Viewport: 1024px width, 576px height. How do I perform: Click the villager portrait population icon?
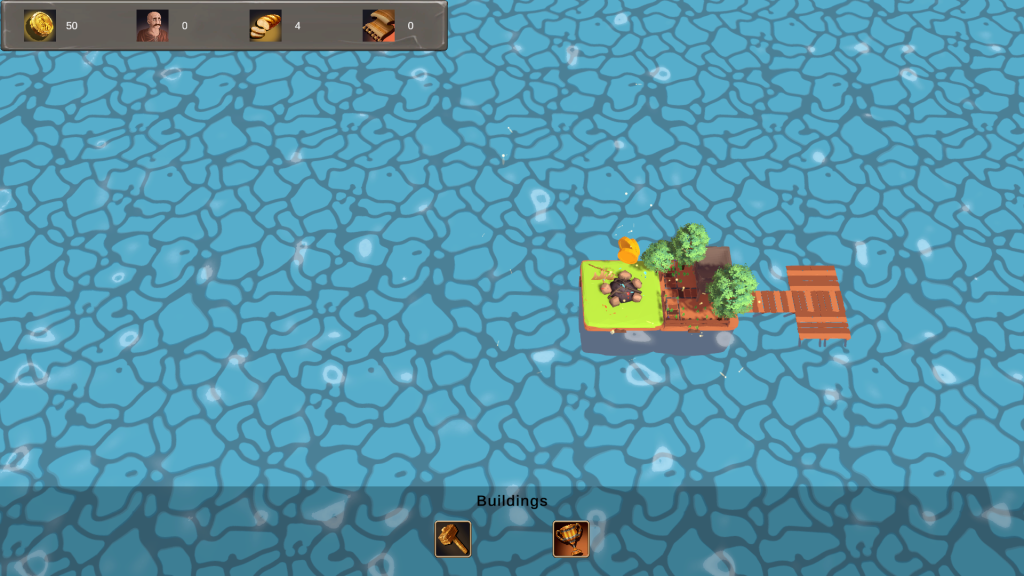[152, 26]
